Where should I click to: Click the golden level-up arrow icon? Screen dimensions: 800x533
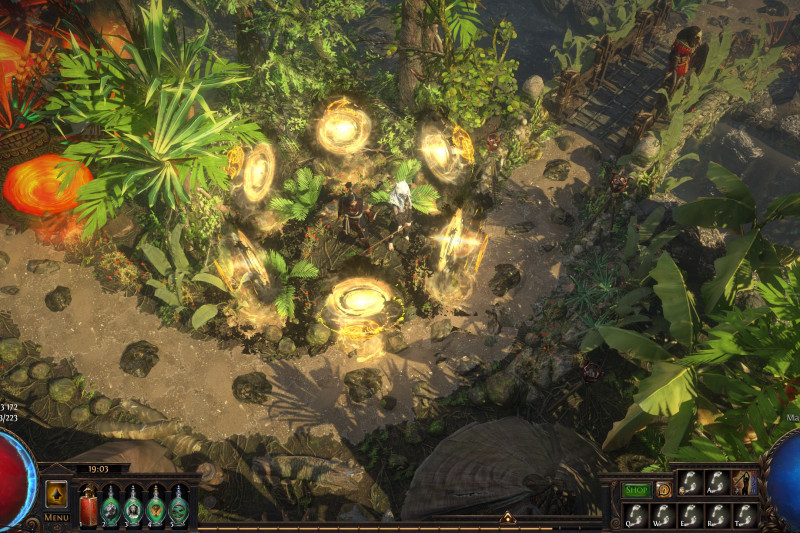[x=56, y=494]
